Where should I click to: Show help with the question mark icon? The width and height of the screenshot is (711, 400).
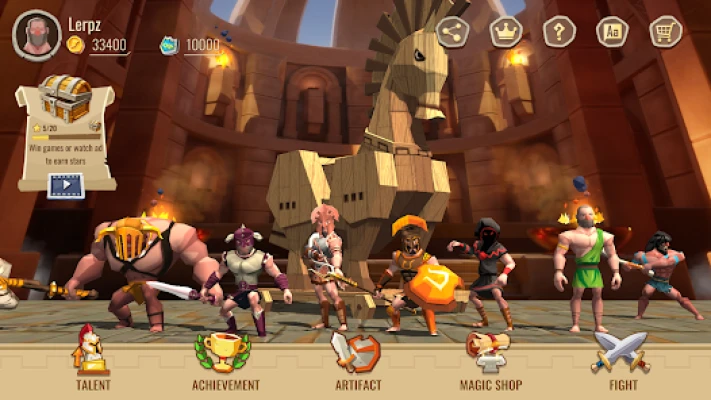pyautogui.click(x=559, y=32)
